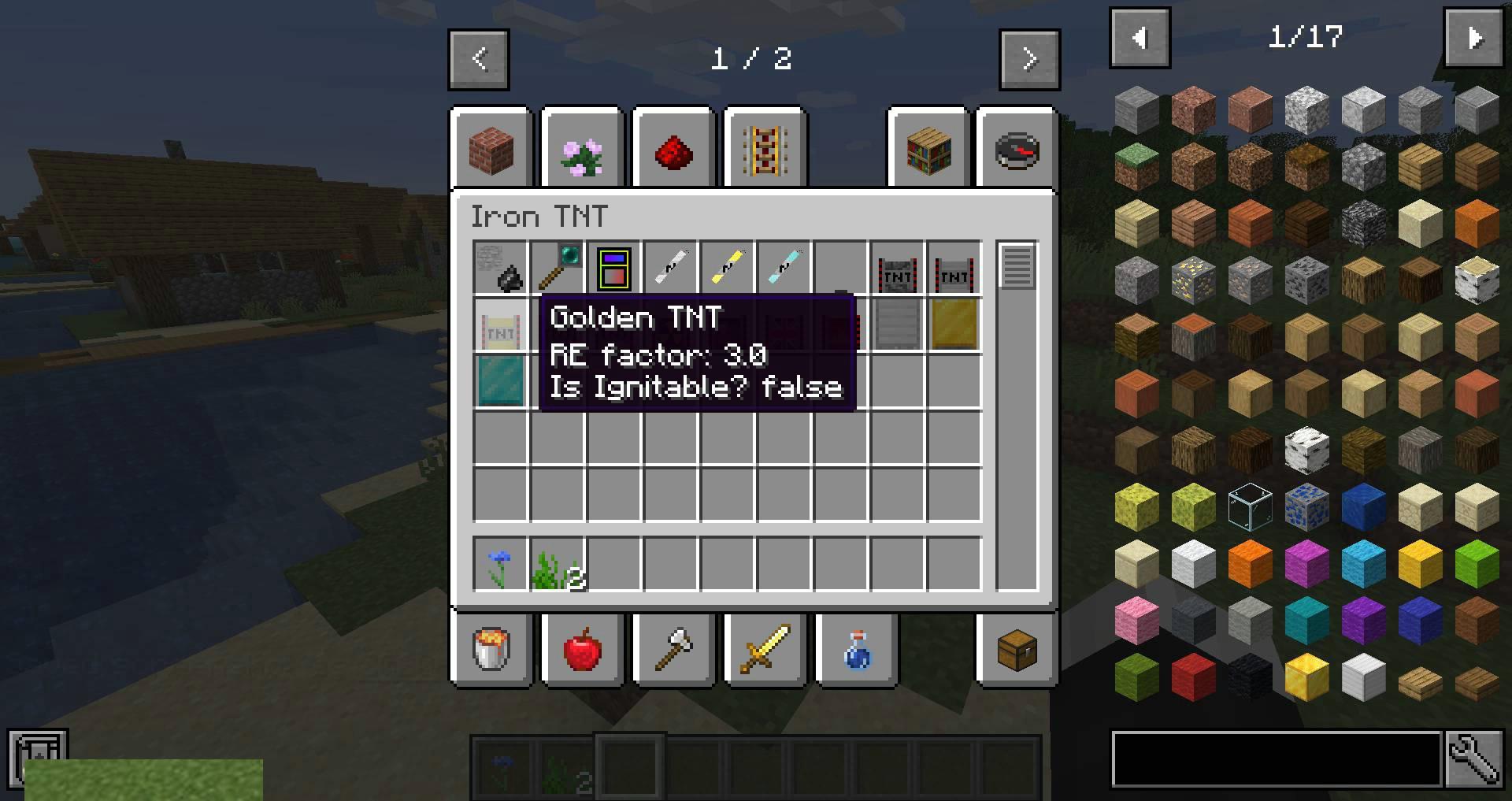Select the blue cornflower hotbar slot
Viewport: 1512px width, 801px height.
pyautogui.click(x=500, y=564)
